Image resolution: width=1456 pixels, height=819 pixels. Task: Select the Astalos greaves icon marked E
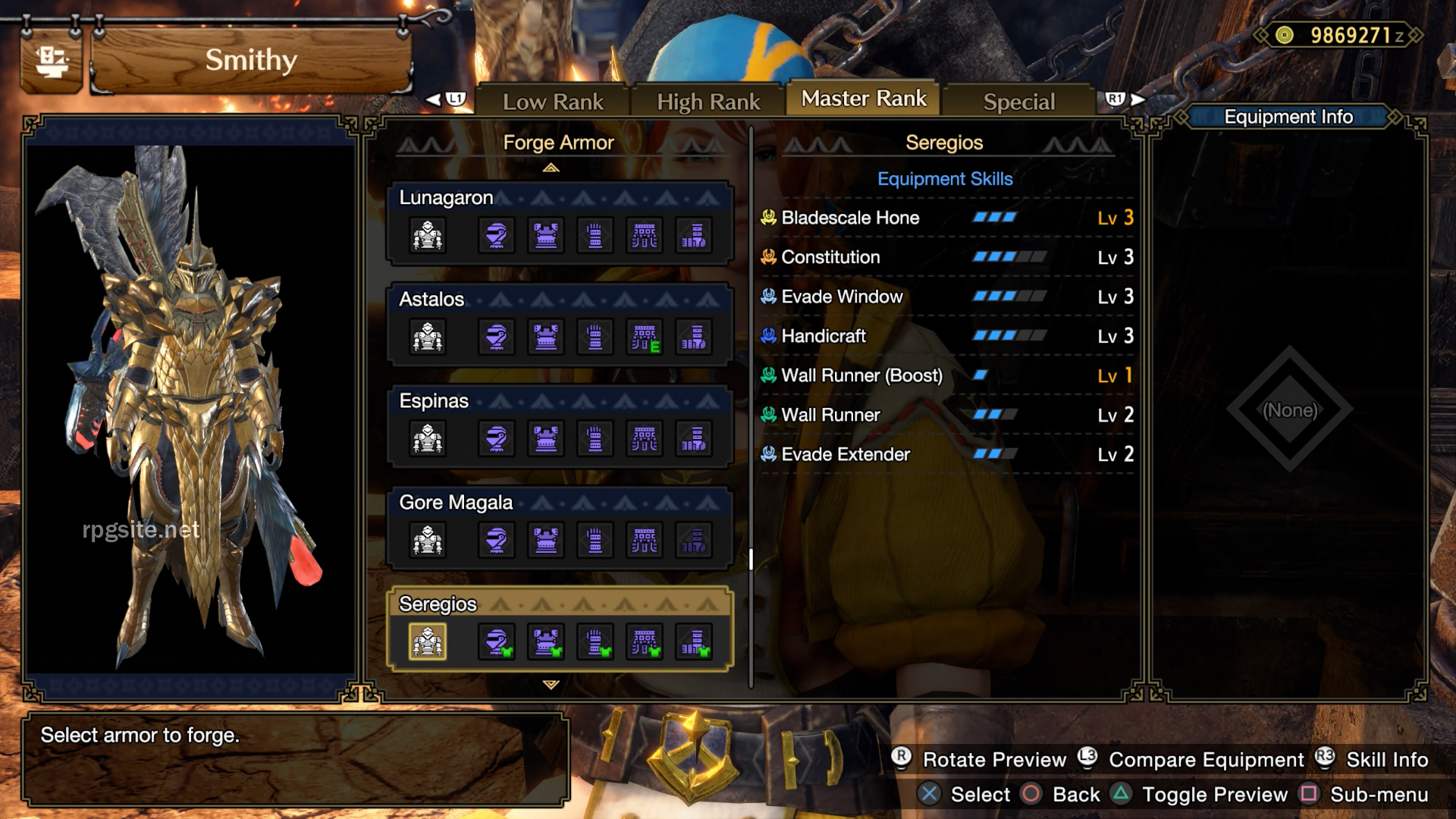tap(645, 337)
